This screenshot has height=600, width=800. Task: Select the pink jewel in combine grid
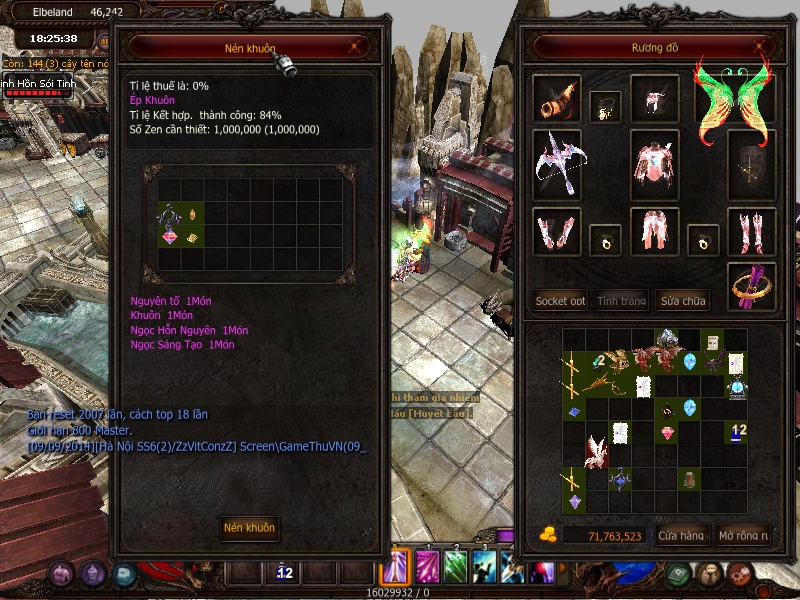pyautogui.click(x=169, y=236)
